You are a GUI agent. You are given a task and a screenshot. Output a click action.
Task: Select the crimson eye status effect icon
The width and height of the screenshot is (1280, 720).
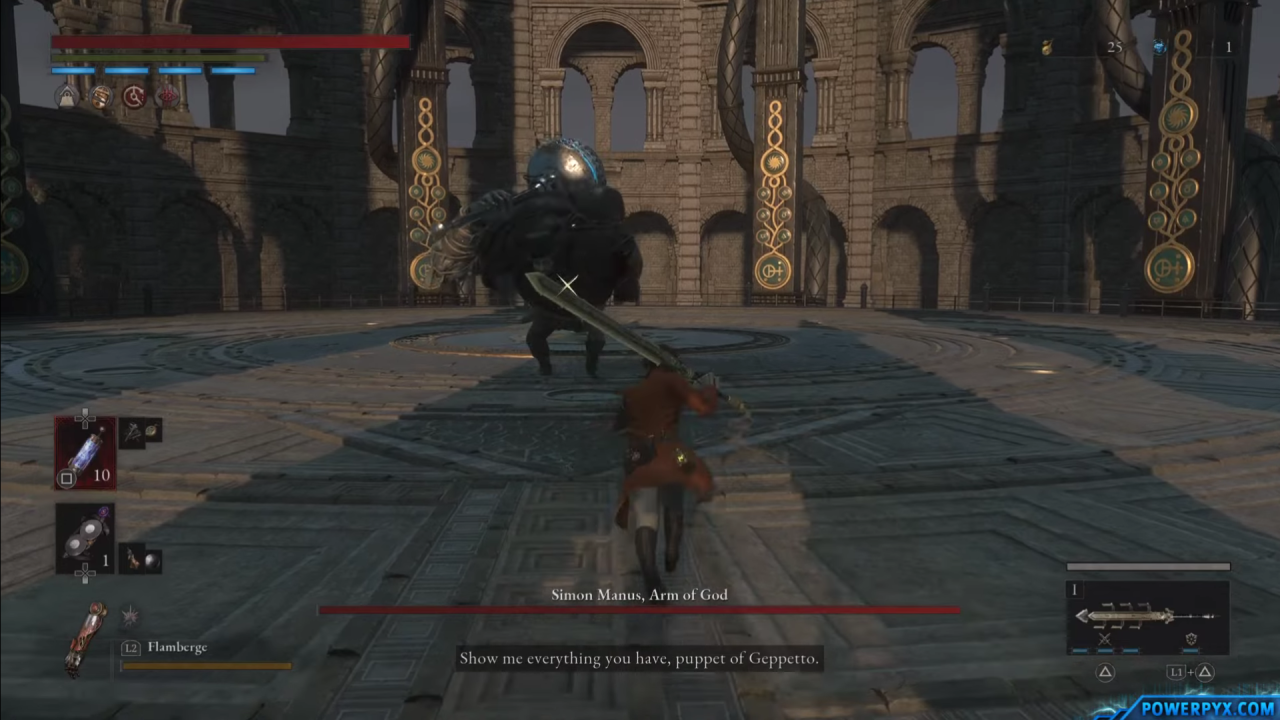167,96
